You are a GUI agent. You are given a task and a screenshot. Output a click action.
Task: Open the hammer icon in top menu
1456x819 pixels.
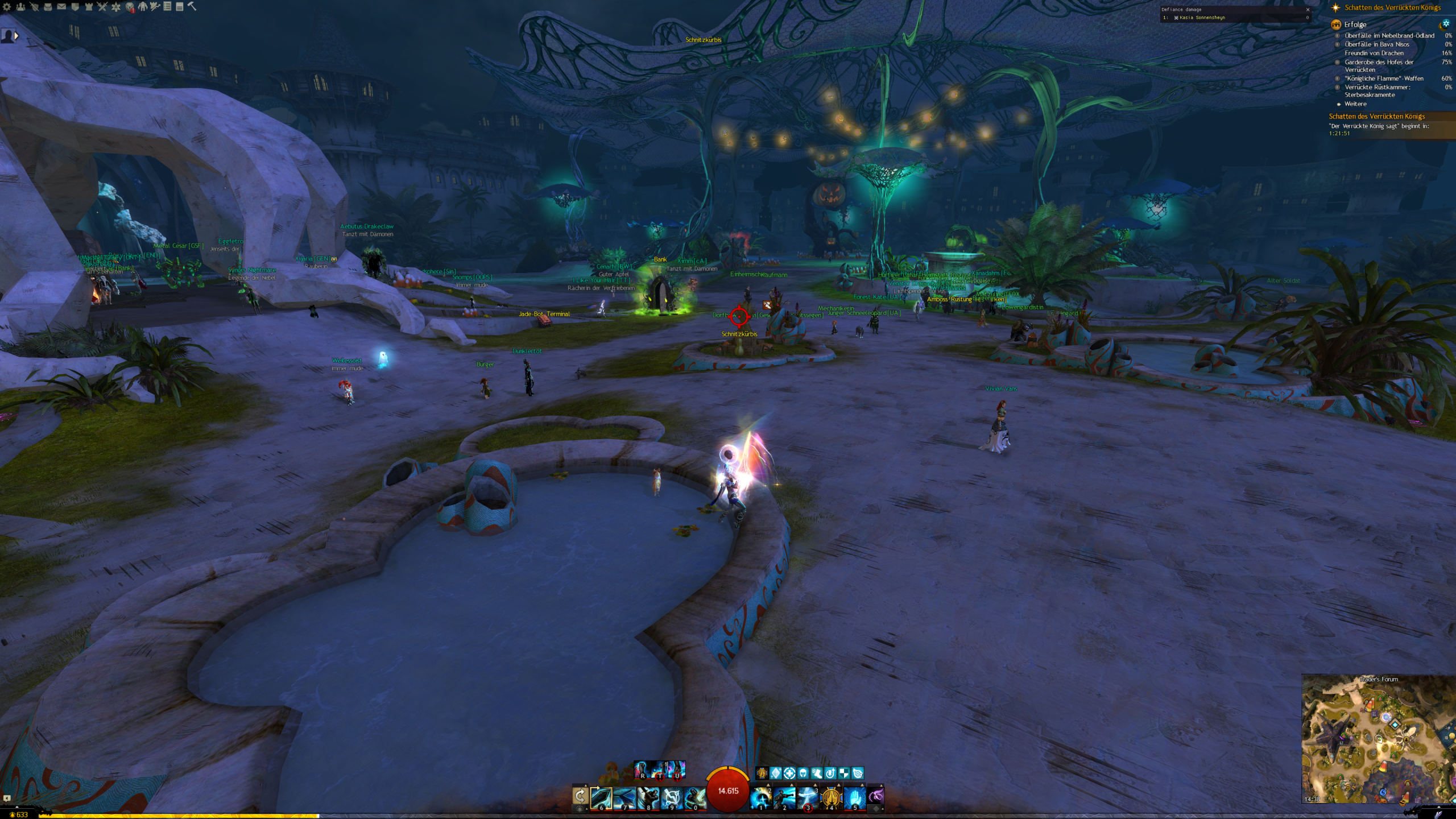[192, 6]
